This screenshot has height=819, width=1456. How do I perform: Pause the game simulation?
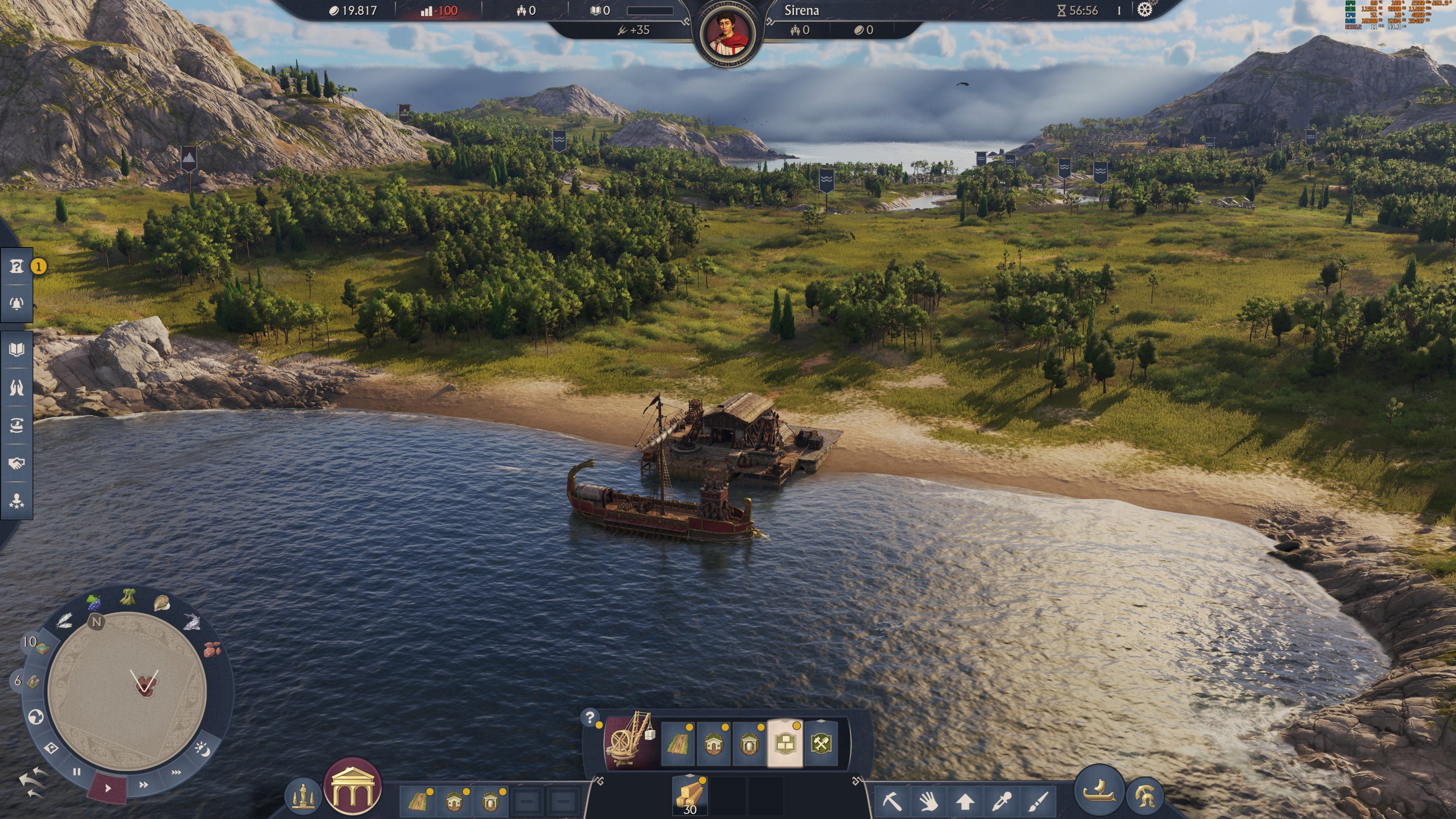point(76,772)
